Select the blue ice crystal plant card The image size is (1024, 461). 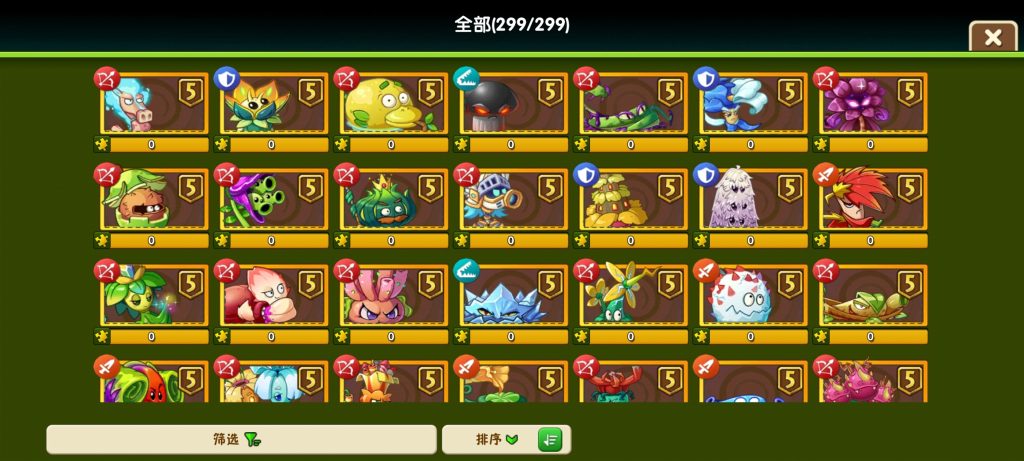pos(511,297)
